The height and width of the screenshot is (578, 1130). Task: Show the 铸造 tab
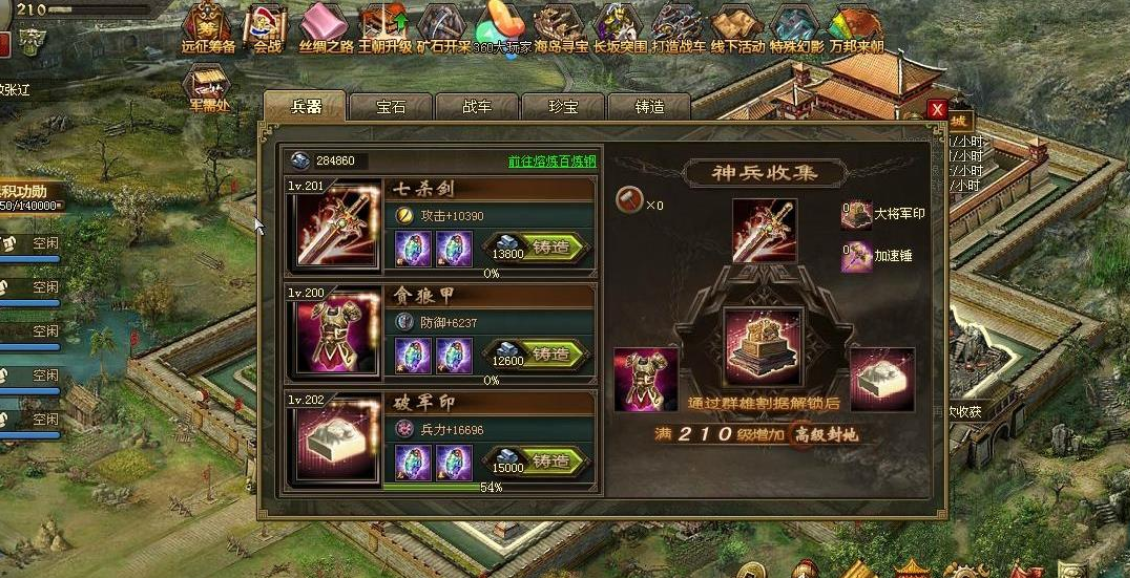pos(649,107)
